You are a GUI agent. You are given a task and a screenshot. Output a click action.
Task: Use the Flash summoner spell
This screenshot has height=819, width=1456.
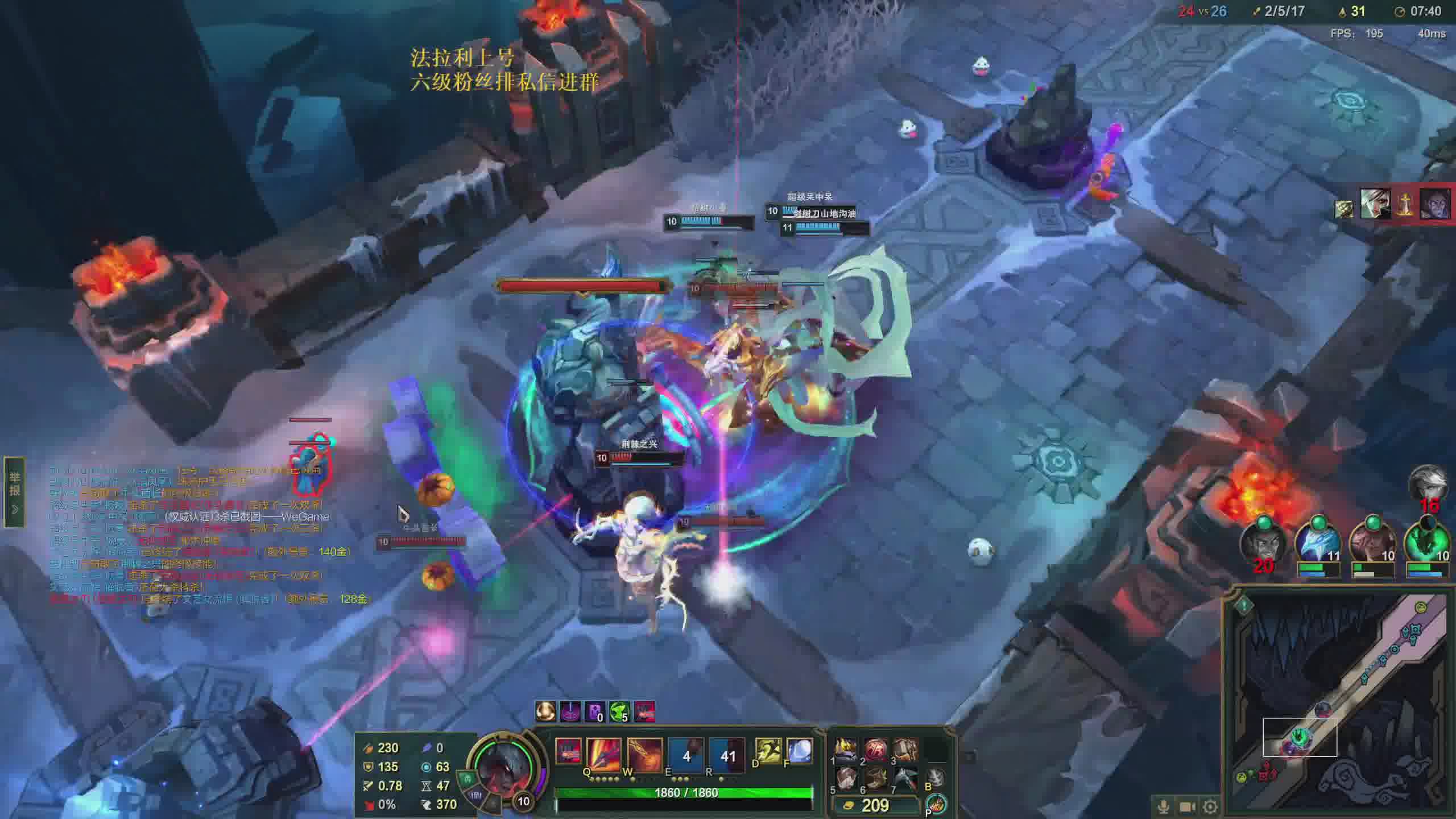click(x=767, y=751)
